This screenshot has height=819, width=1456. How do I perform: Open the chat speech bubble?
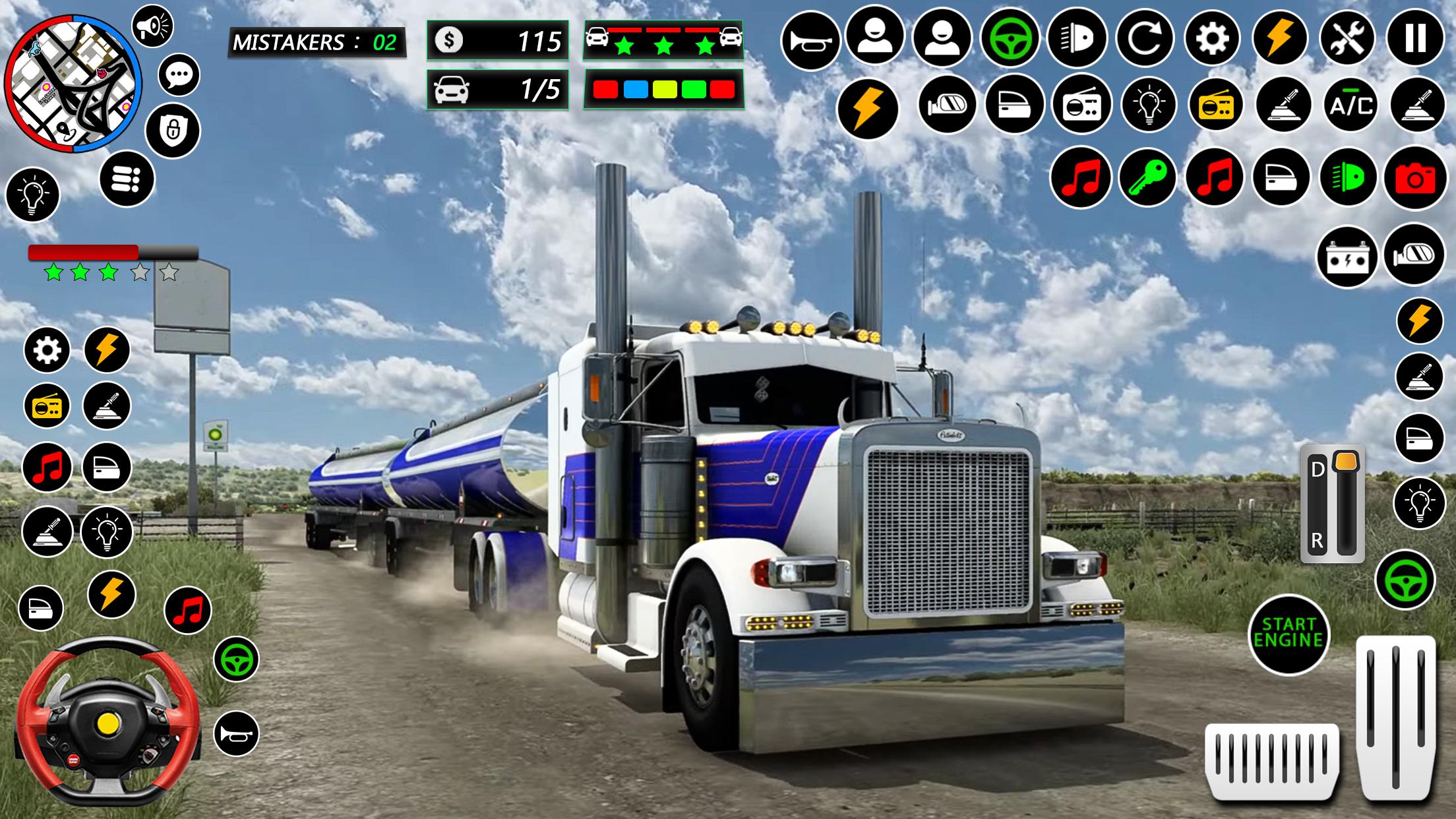[179, 75]
